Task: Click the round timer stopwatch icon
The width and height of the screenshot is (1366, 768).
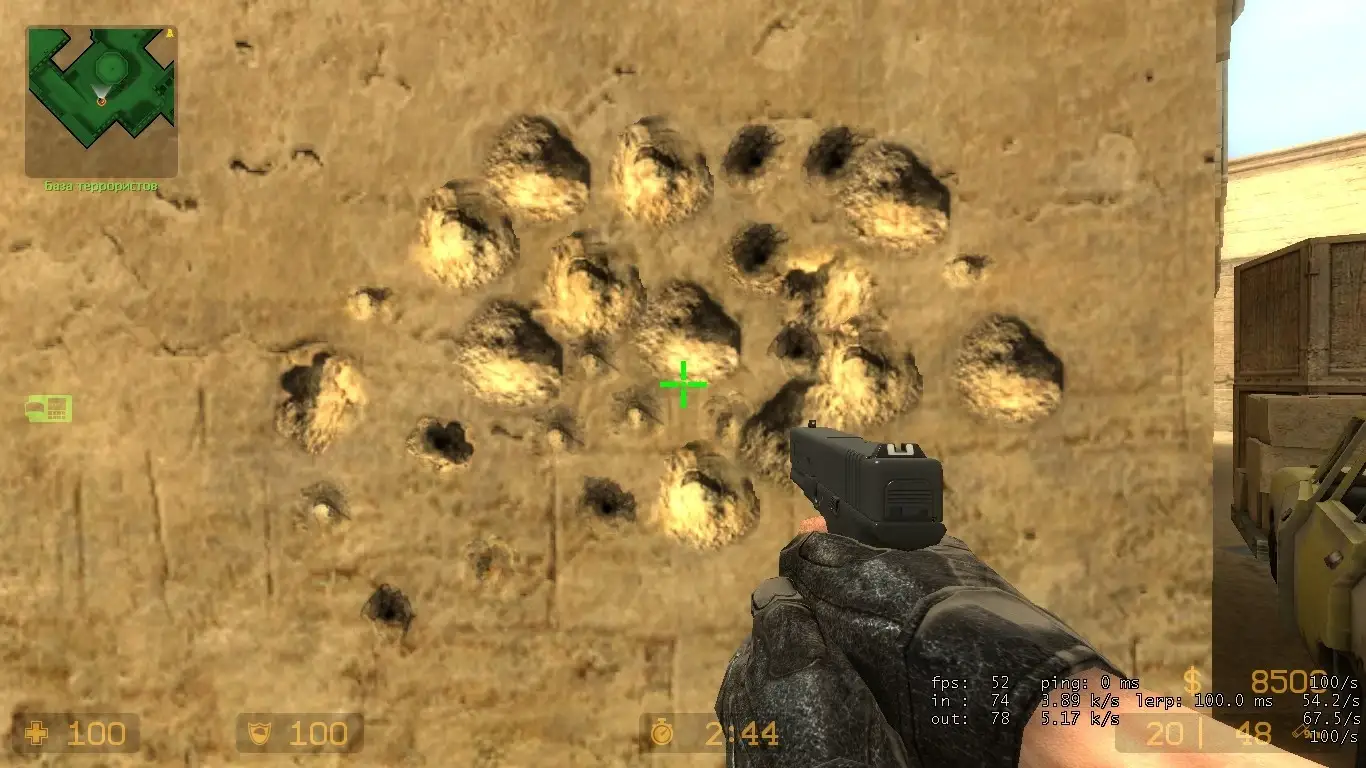Action: click(x=663, y=735)
